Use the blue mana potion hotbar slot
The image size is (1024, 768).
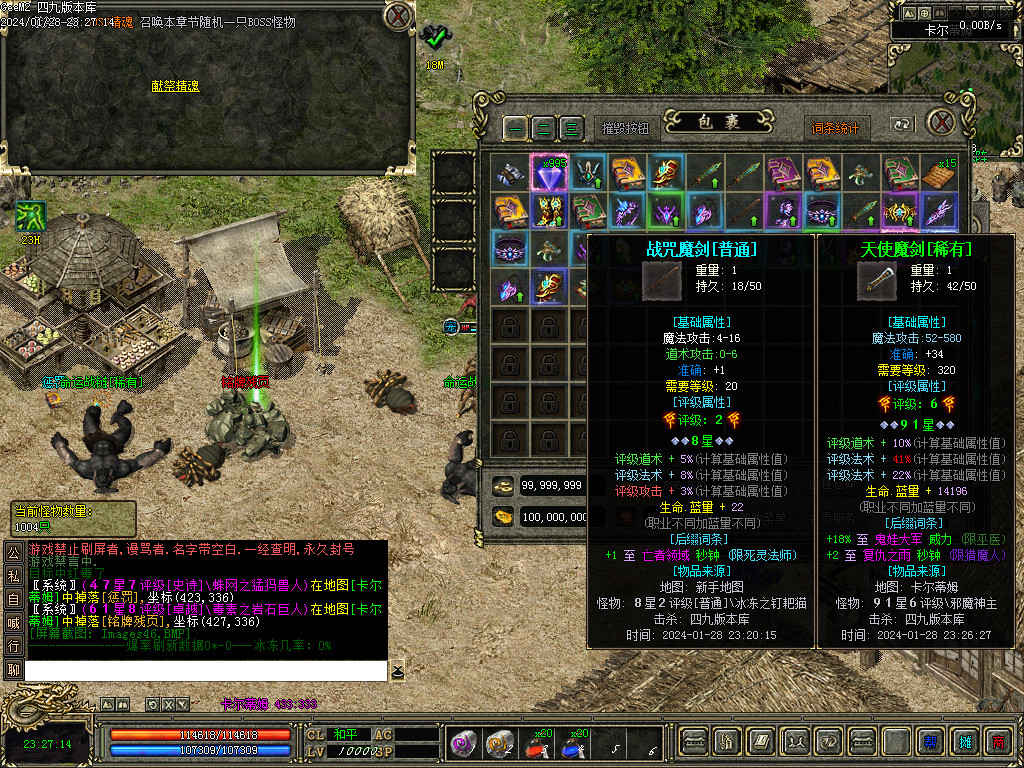pyautogui.click(x=573, y=742)
